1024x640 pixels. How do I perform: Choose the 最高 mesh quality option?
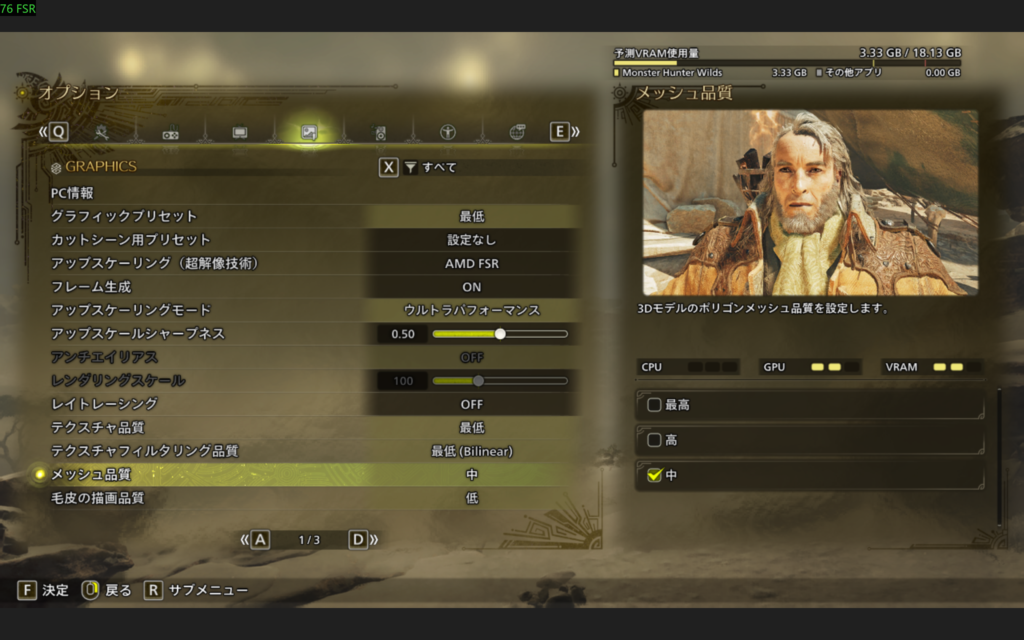point(810,405)
